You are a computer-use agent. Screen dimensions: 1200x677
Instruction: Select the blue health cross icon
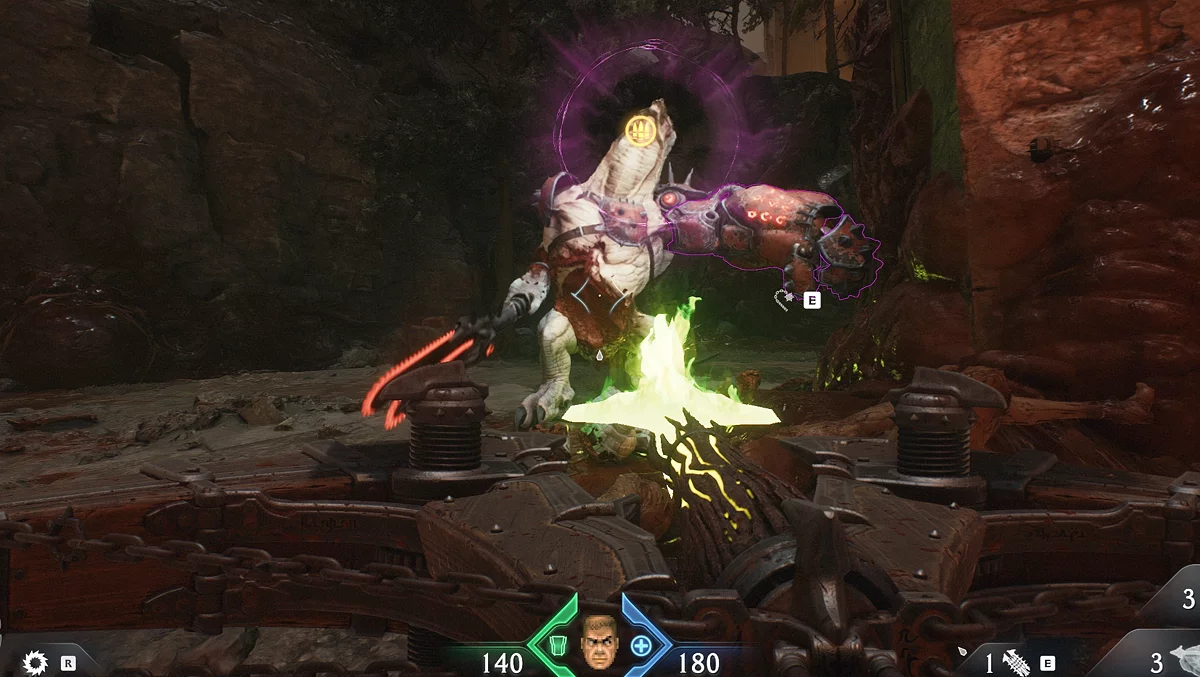point(640,645)
